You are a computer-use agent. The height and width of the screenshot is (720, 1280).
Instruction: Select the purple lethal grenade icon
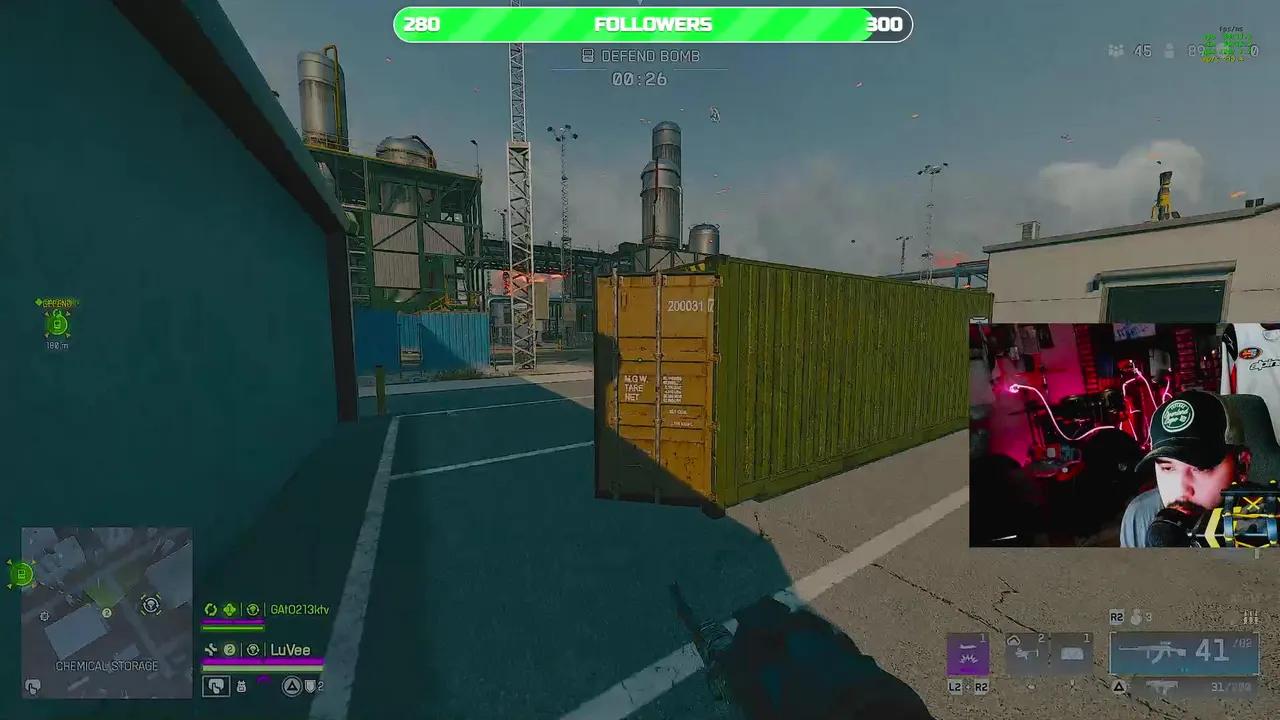[x=968, y=652]
